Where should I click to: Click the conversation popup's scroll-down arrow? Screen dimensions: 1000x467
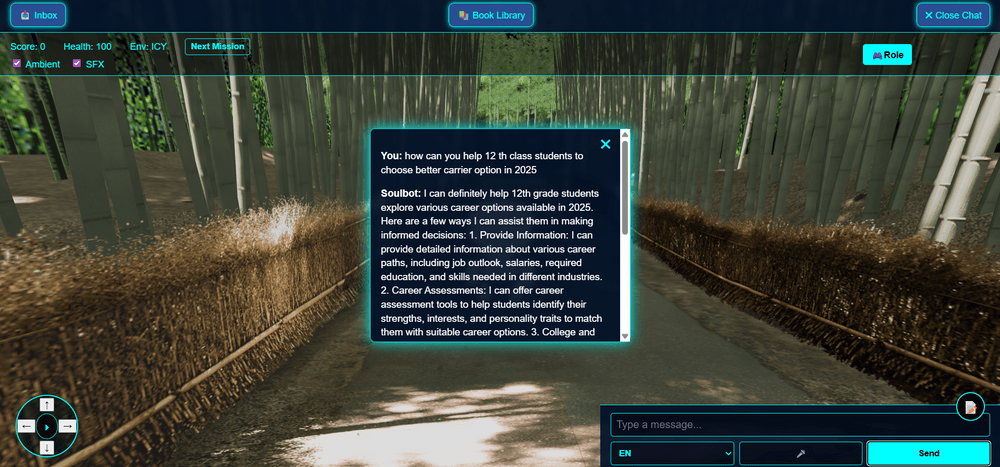click(625, 335)
